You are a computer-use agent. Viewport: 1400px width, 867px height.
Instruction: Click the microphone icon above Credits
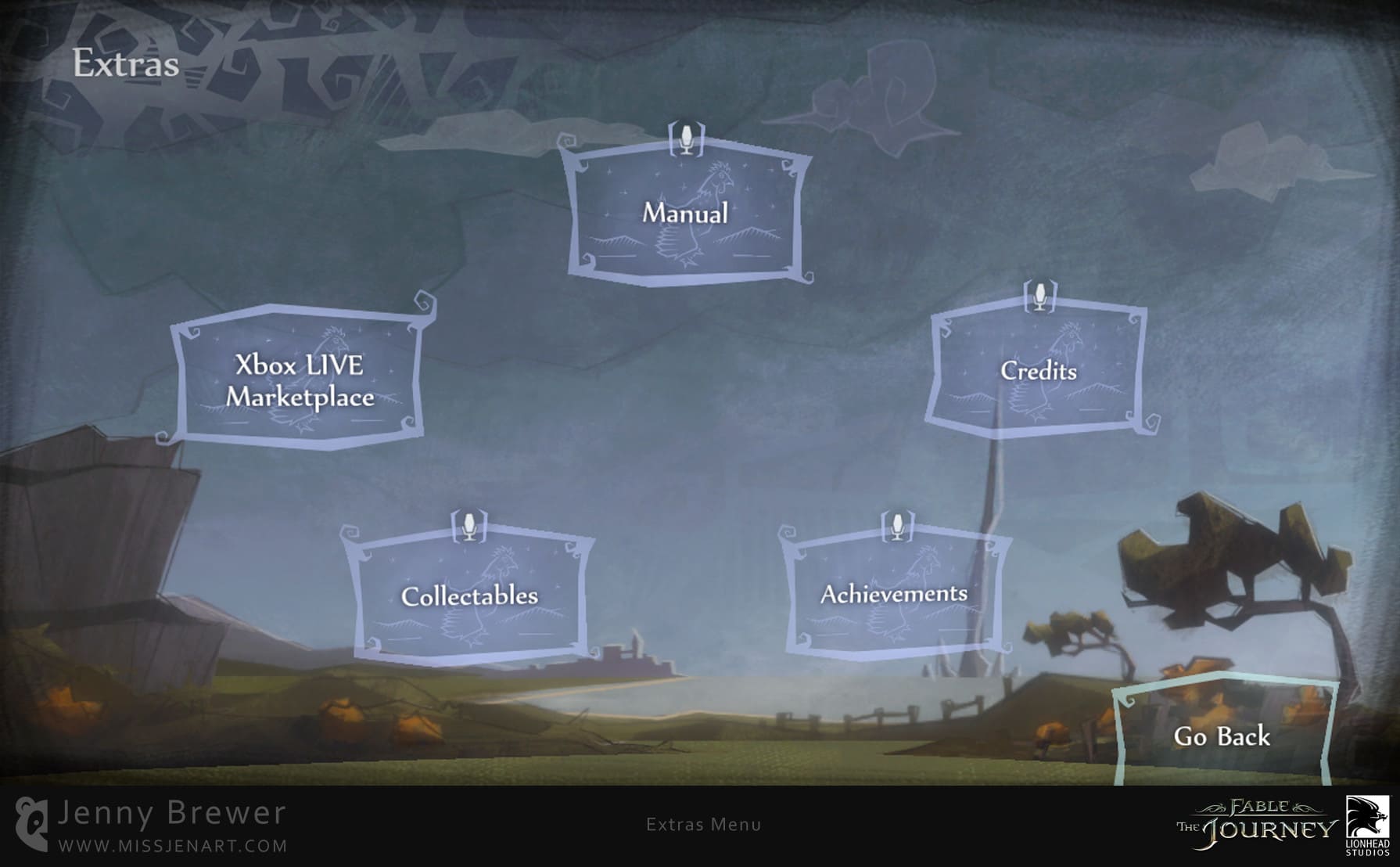[1040, 298]
